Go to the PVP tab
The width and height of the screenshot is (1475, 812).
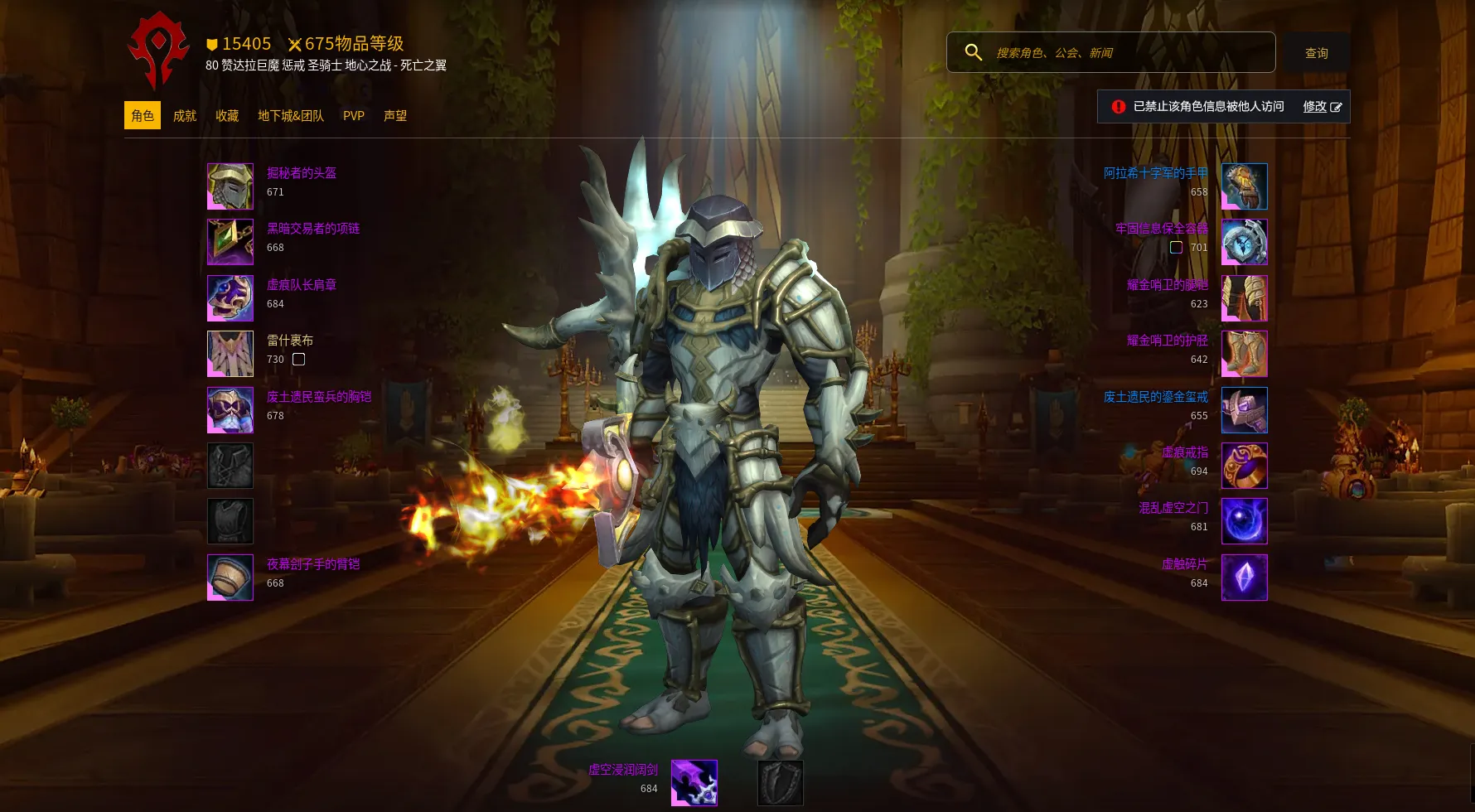(354, 116)
